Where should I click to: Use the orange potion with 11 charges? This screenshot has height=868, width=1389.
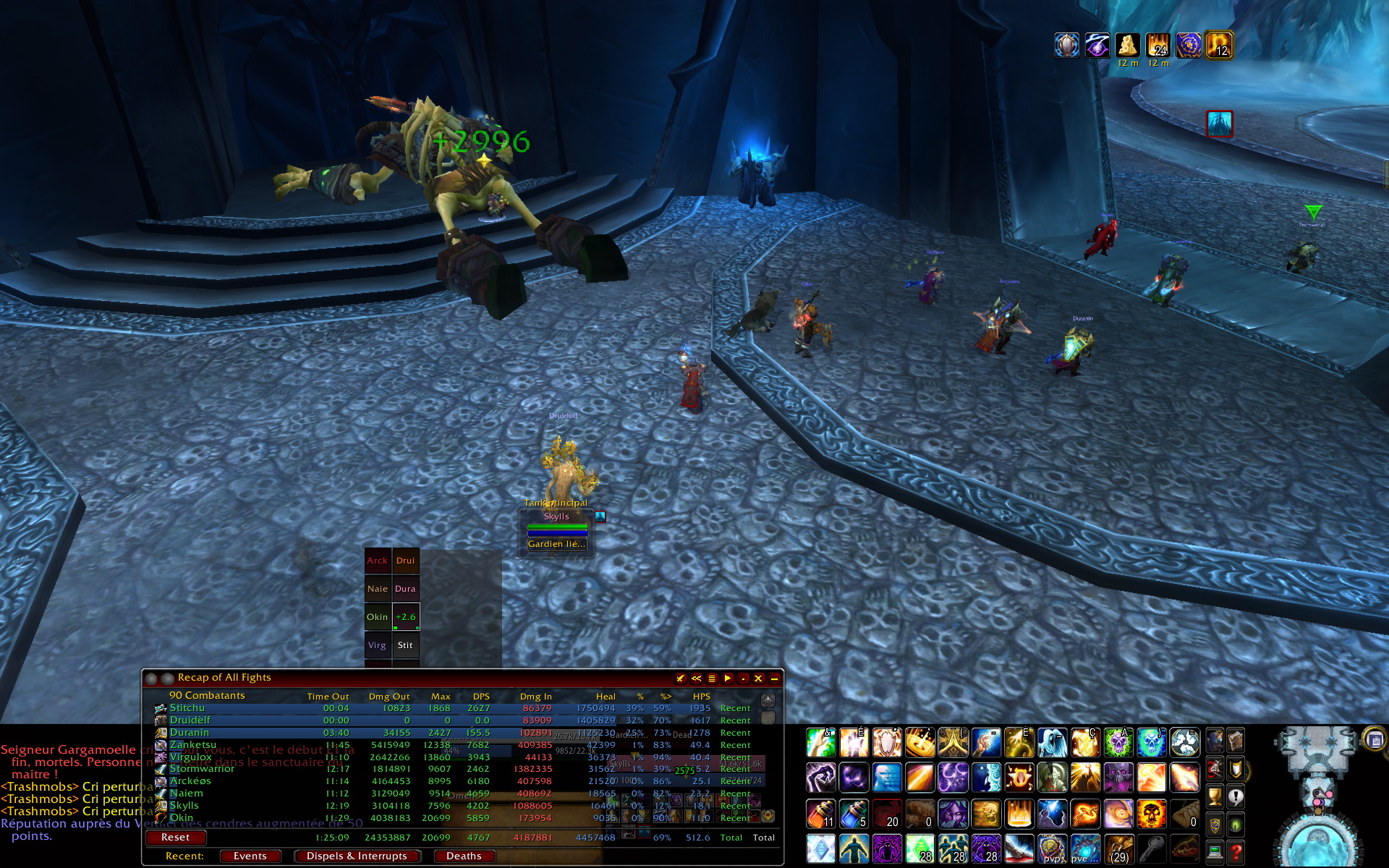820,814
